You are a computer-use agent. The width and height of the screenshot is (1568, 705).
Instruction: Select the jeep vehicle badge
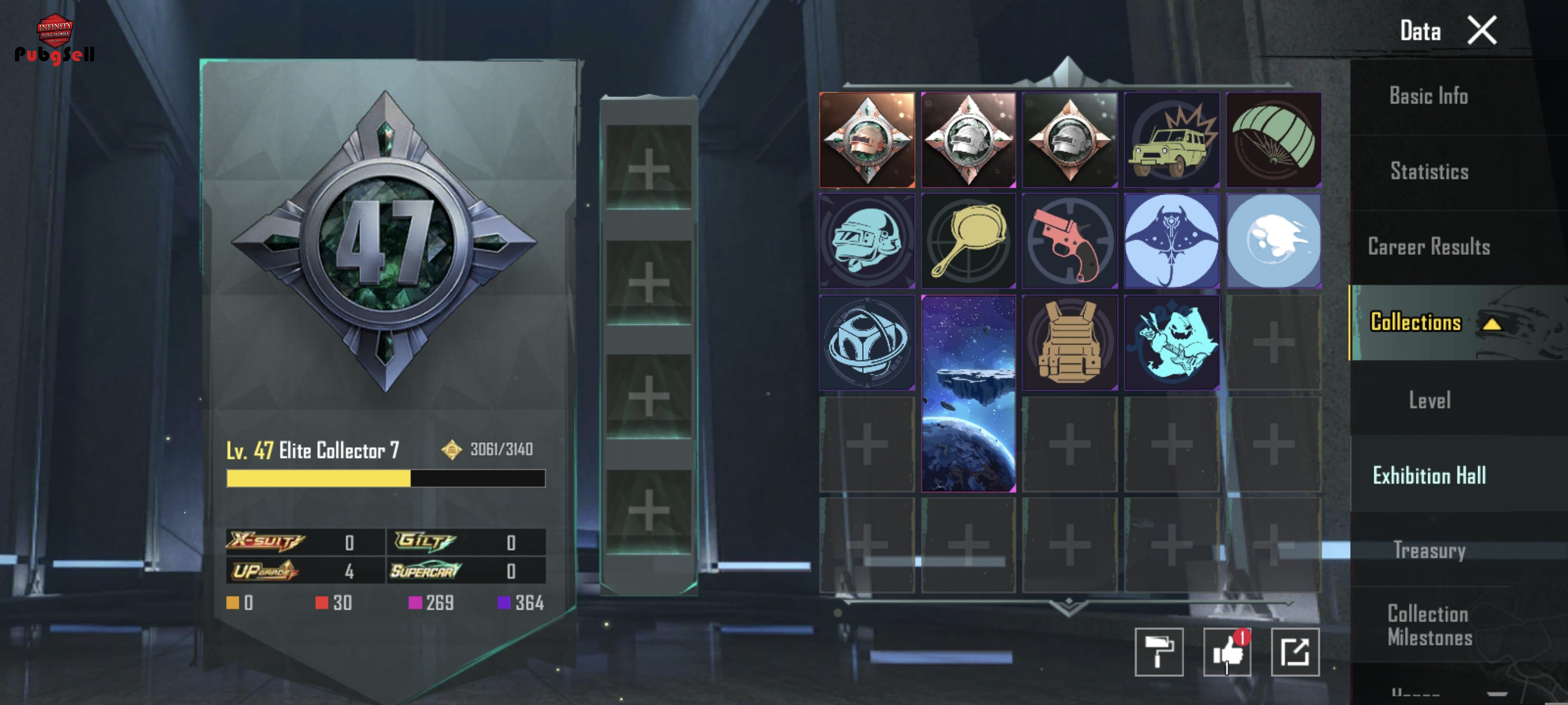pyautogui.click(x=1172, y=140)
